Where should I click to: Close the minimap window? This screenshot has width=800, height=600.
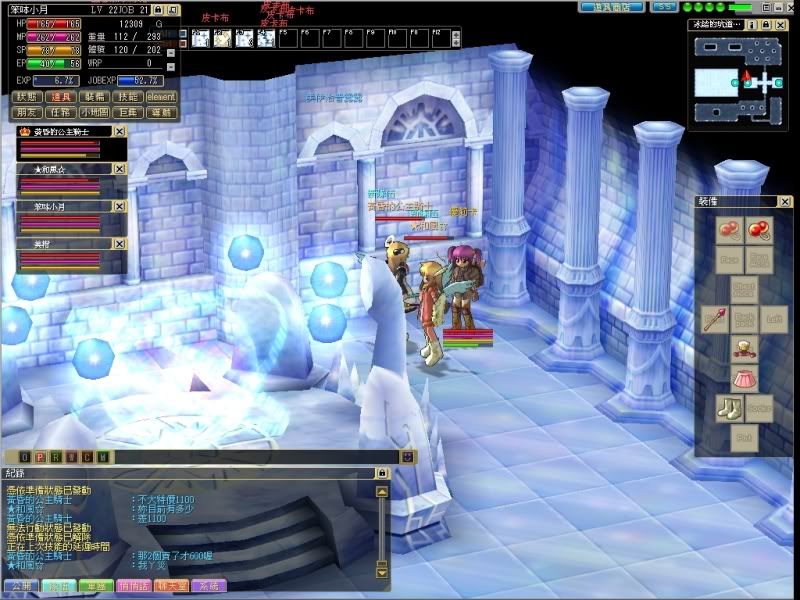pos(780,23)
